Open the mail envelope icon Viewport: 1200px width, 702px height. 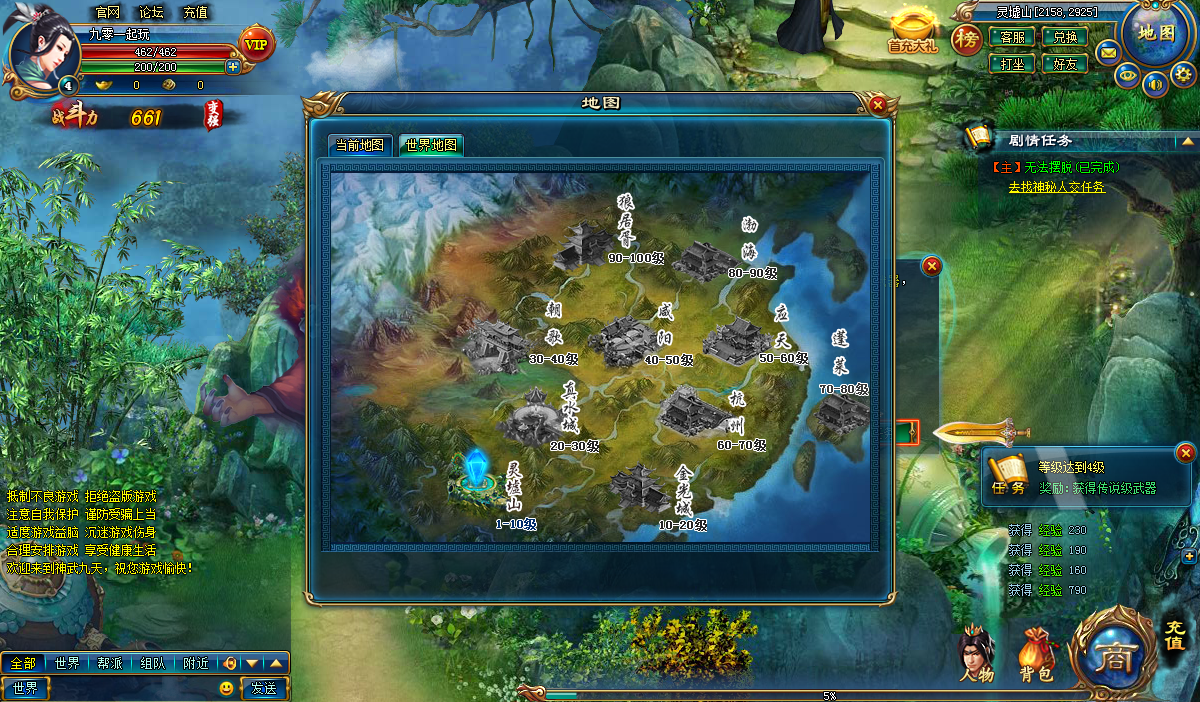pyautogui.click(x=1108, y=51)
